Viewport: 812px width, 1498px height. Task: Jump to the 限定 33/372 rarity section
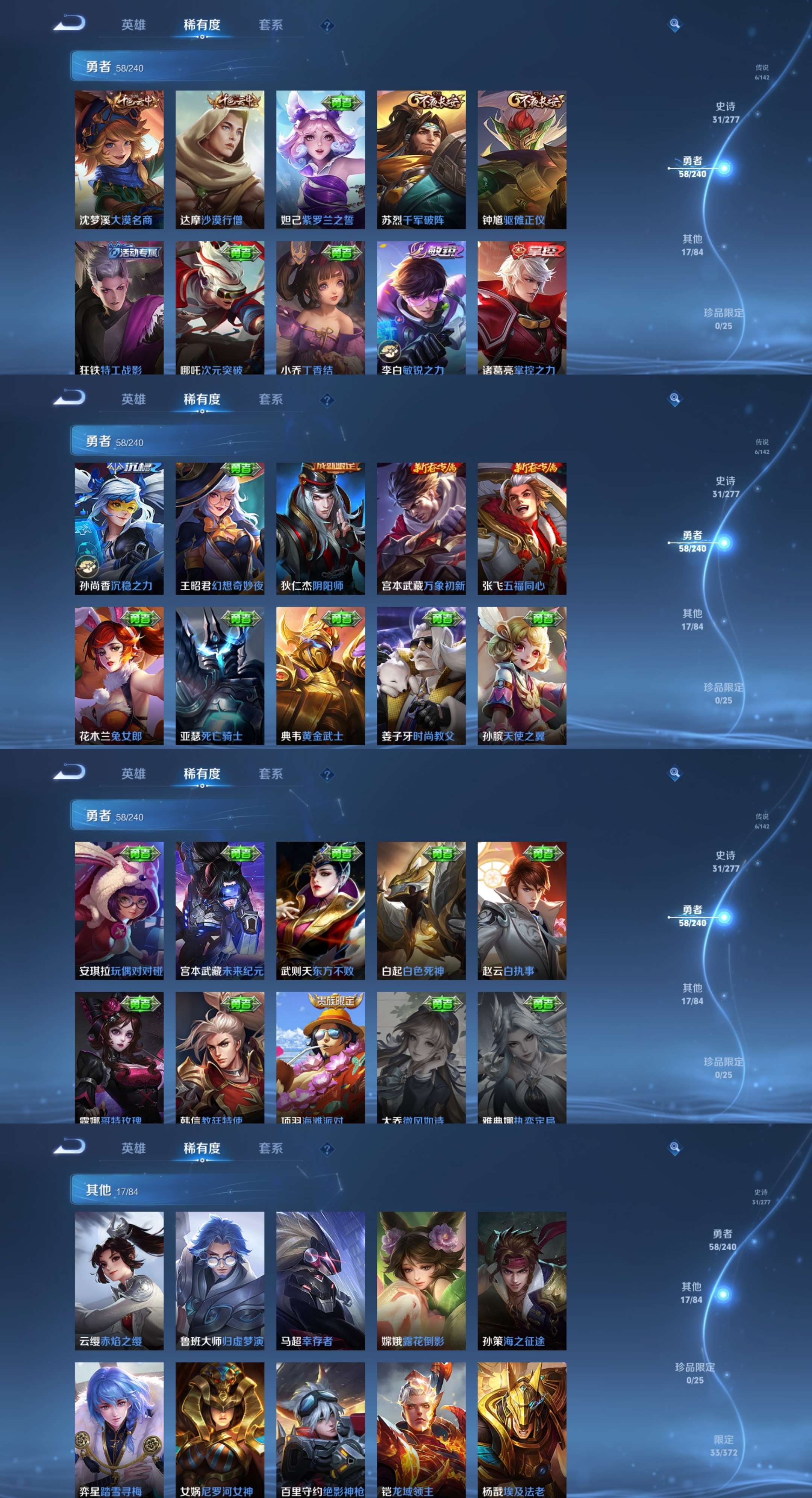click(723, 1446)
